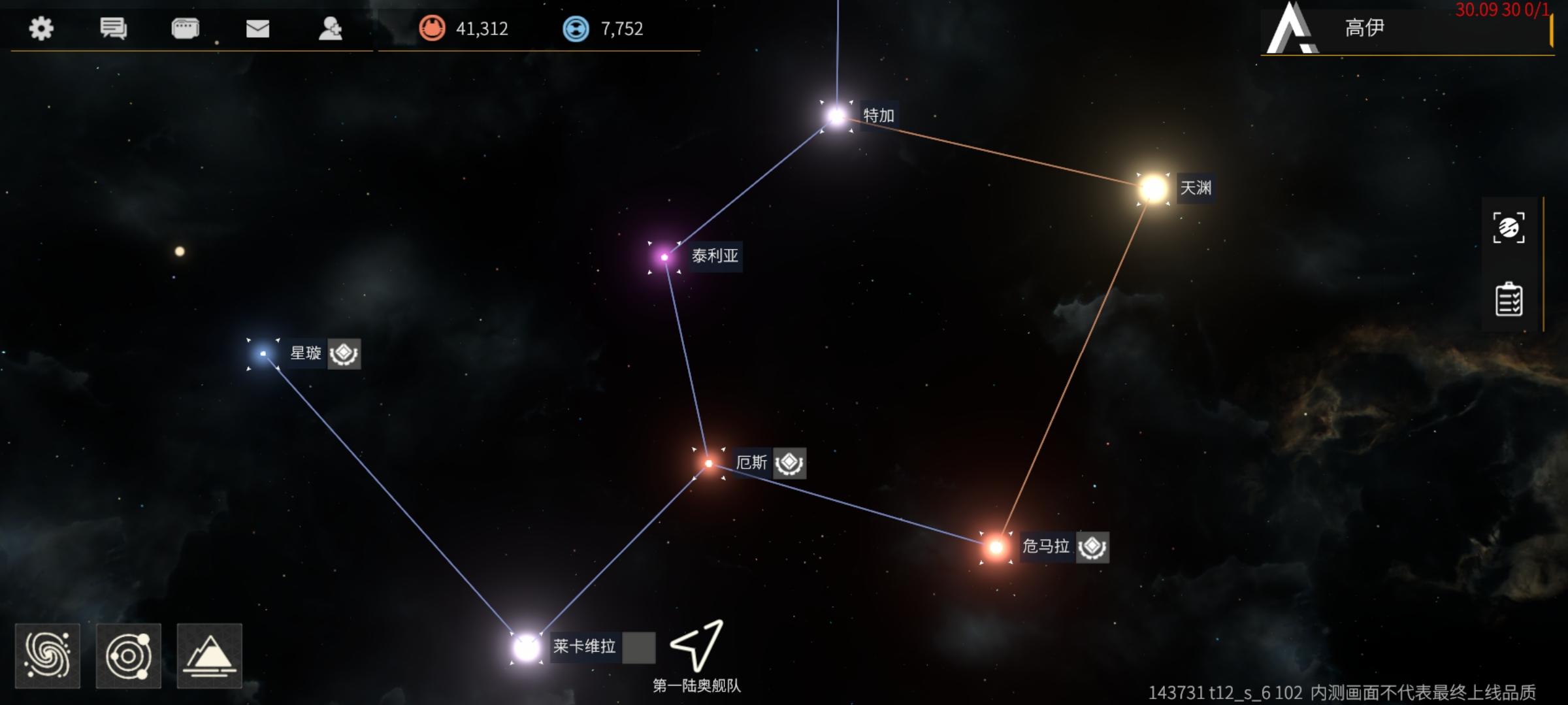
Task: Open the supply crate menu
Action: (185, 29)
